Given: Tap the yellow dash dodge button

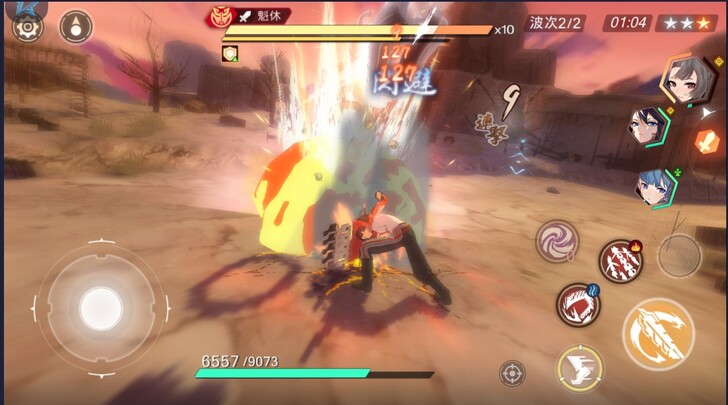Looking at the screenshot, I should (x=578, y=366).
